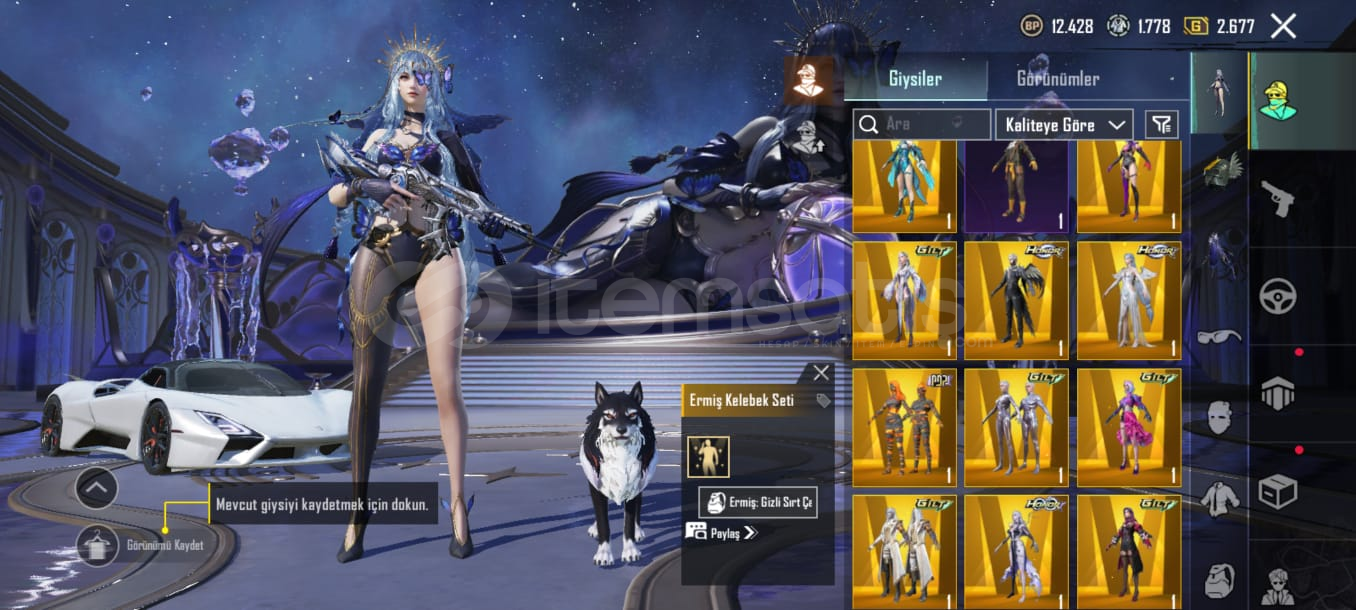Choose the sunglasses accessory category
This screenshot has width=1356, height=610.
coord(1218,336)
